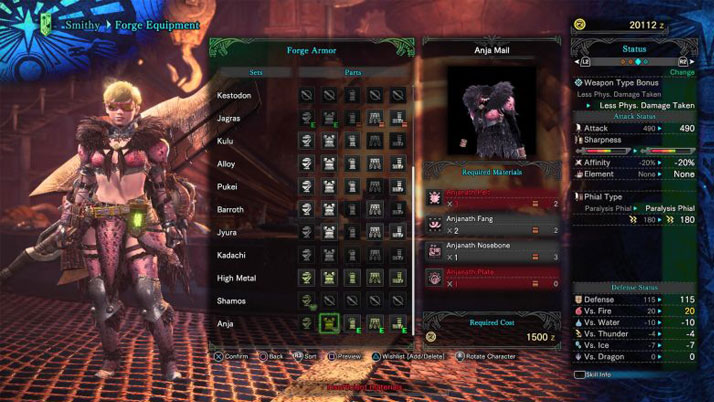Screen dimensions: 714x402
Task: Open the Sets column header
Action: click(x=257, y=72)
